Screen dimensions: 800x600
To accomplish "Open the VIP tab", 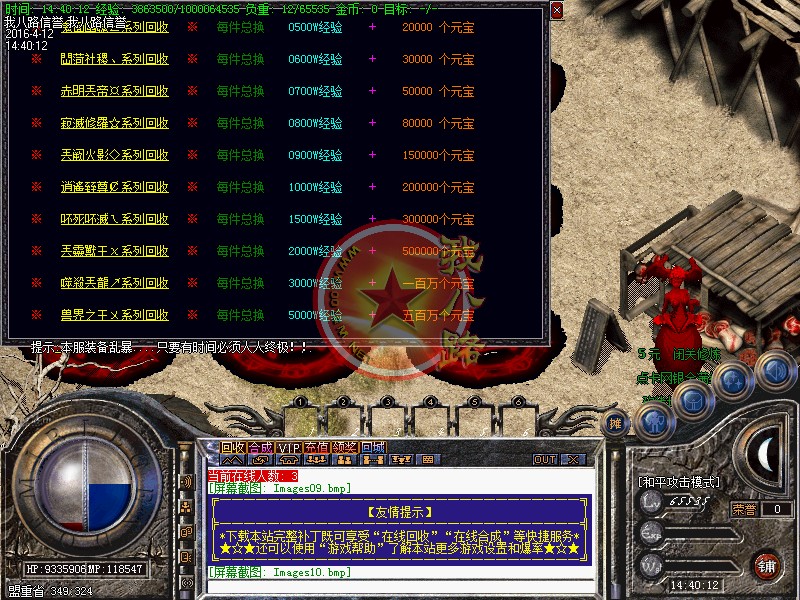I will [288, 447].
